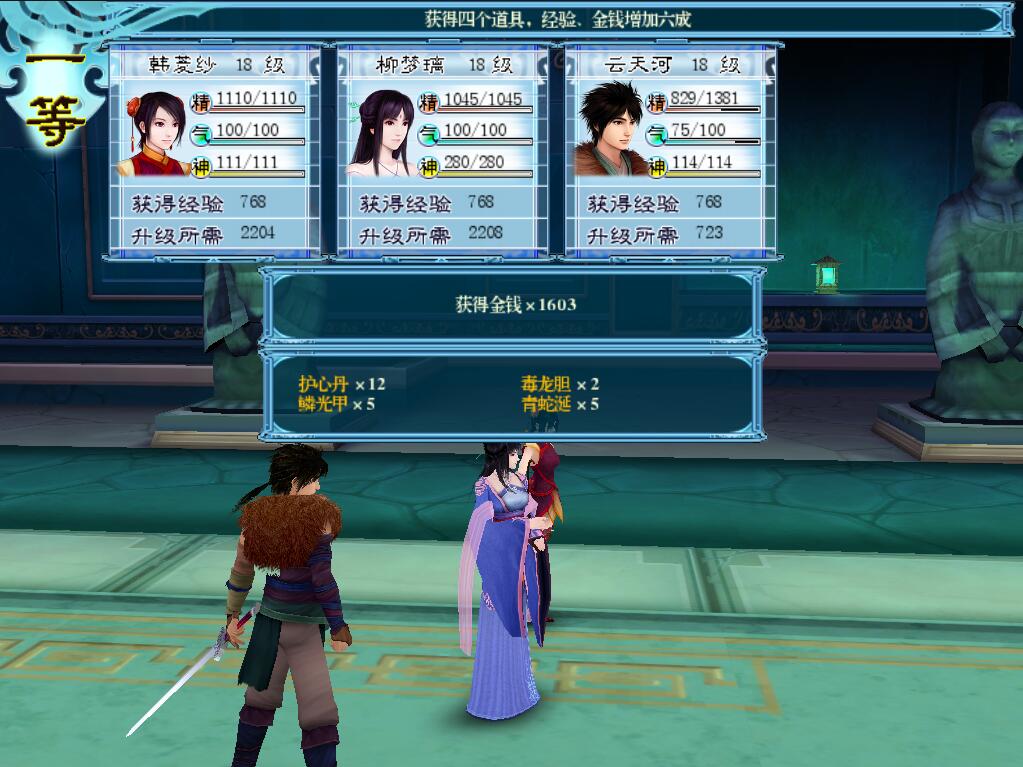Select Han Lingsha's portrait (韩菱纱)
Viewport: 1023px width, 767px height.
[153, 133]
